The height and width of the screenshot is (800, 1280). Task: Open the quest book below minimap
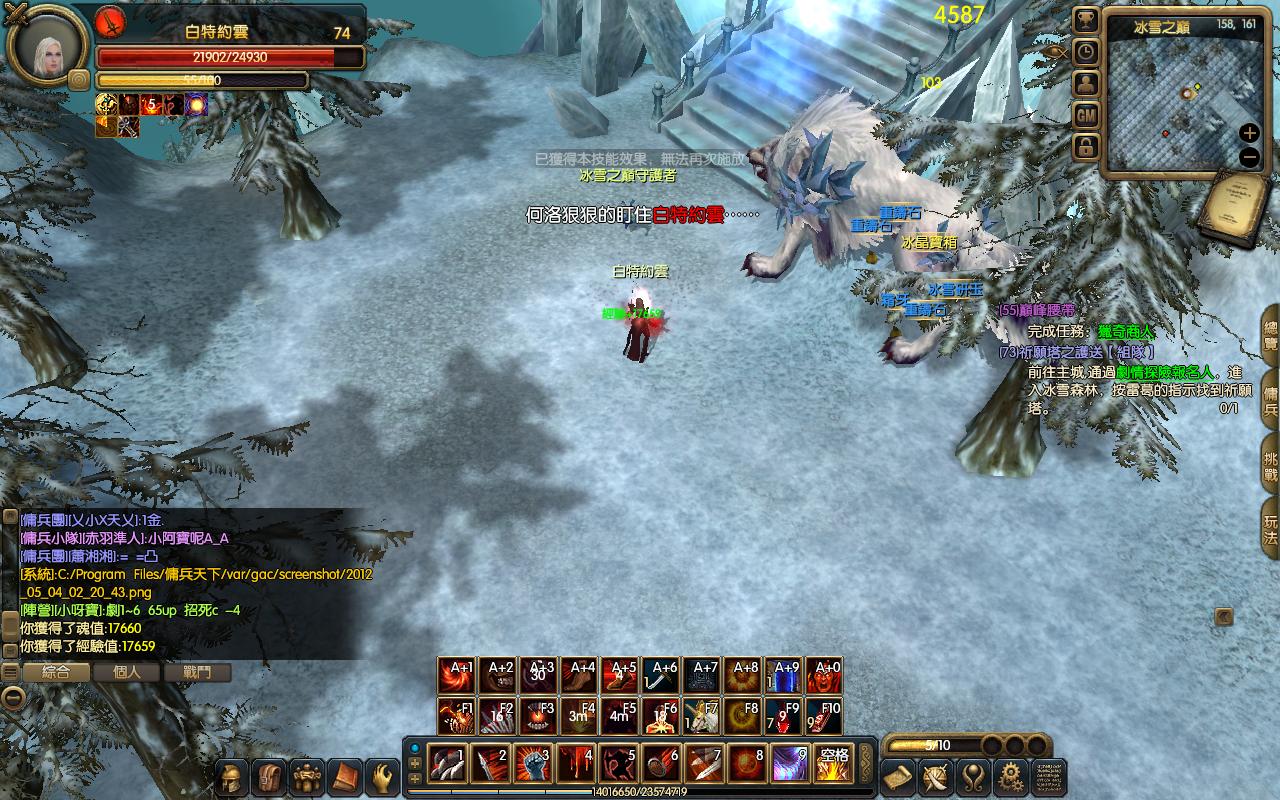point(1236,208)
